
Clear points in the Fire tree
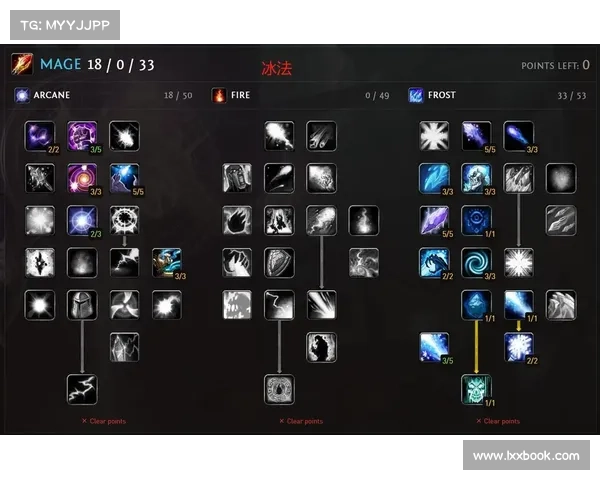pos(301,421)
